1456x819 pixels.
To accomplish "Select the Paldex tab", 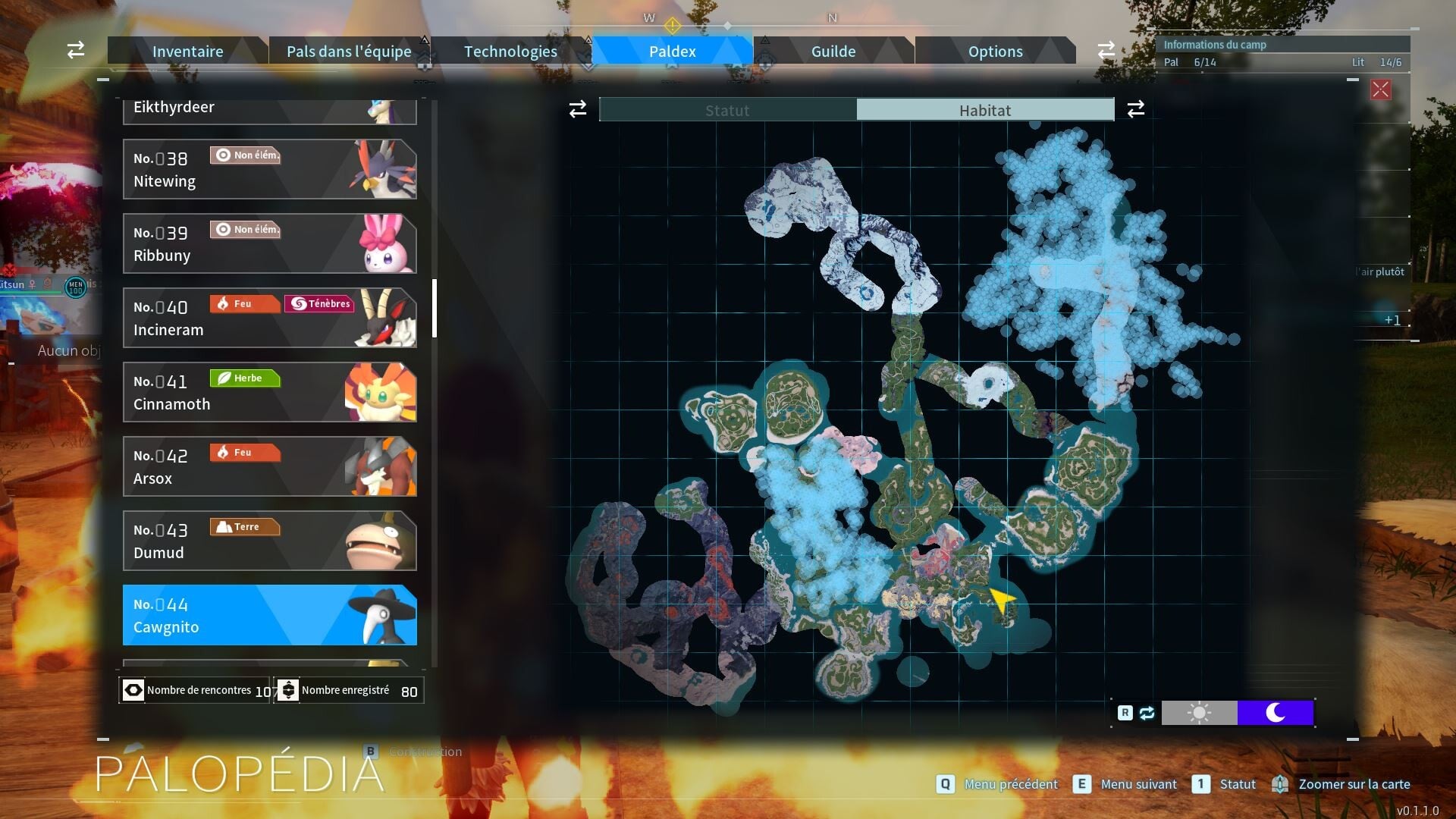I will [672, 51].
